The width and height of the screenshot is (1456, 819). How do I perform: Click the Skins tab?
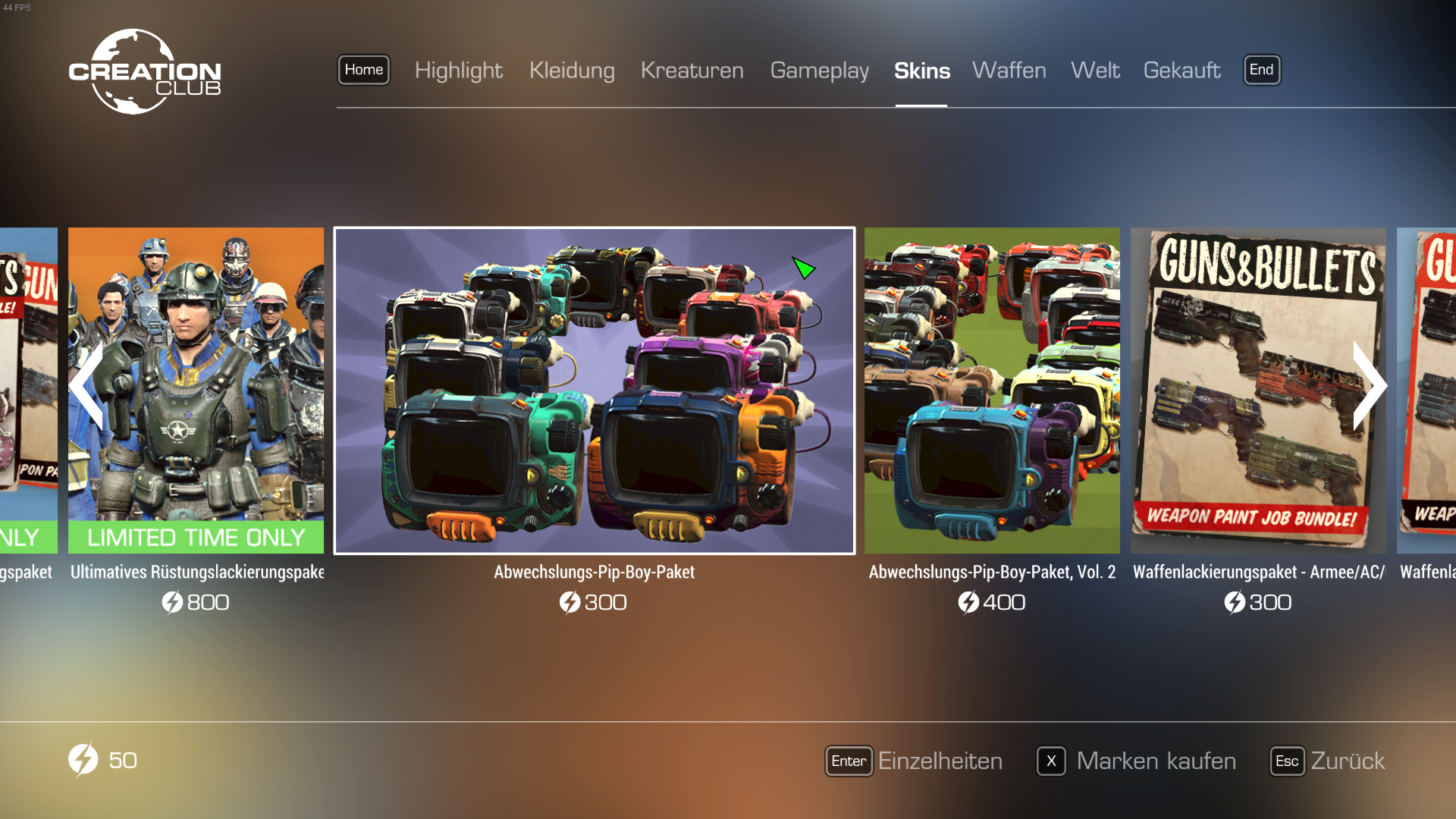(x=921, y=71)
